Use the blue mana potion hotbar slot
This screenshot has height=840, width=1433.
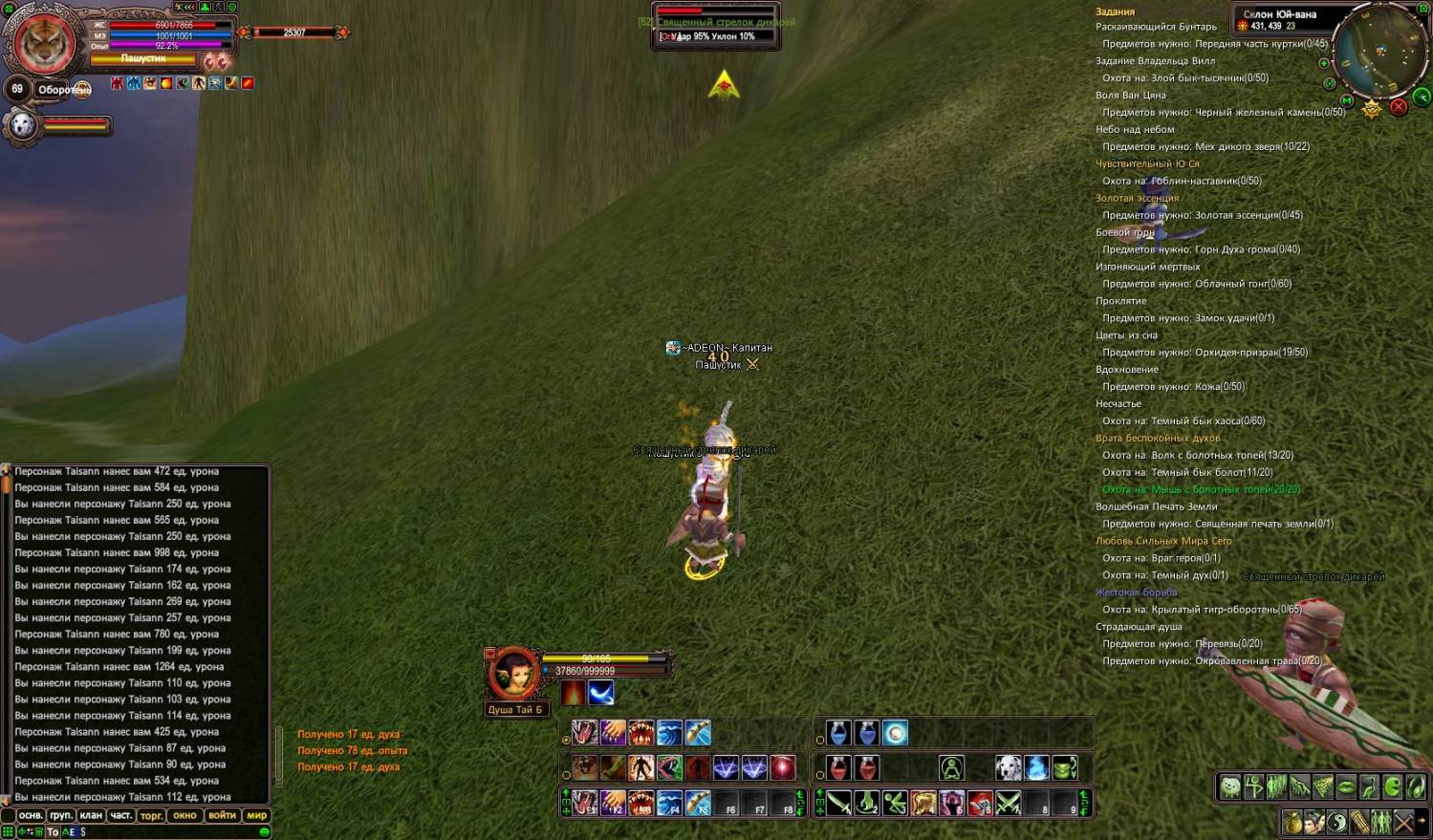point(838,733)
